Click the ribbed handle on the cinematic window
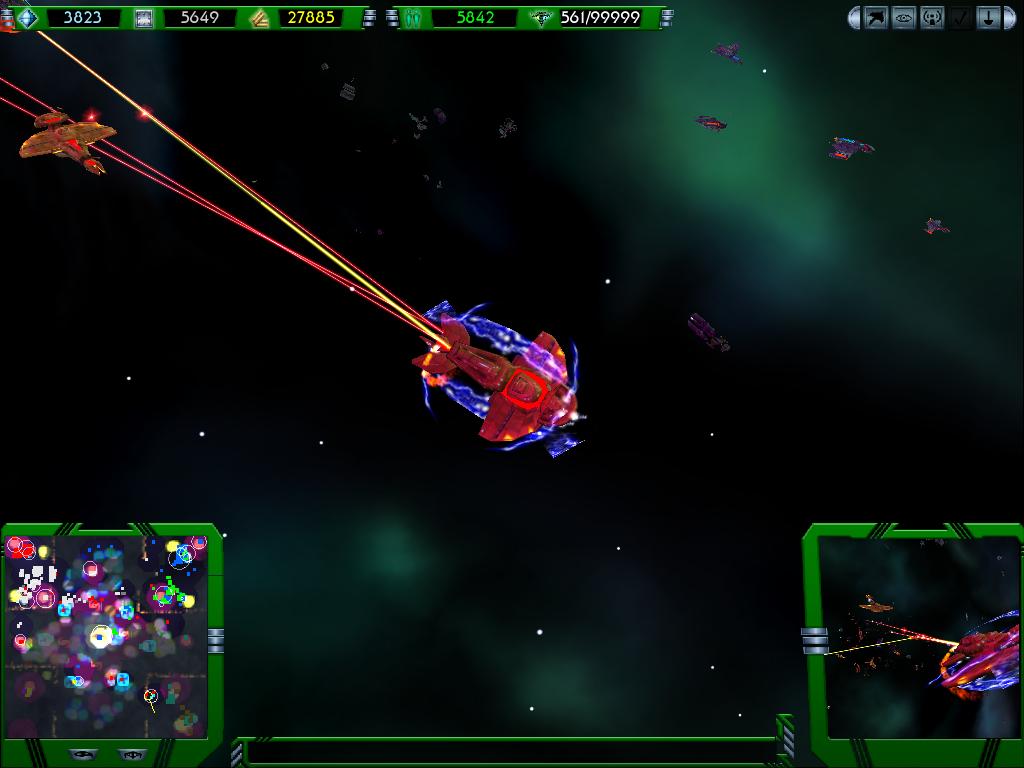The width and height of the screenshot is (1024, 768). 814,640
